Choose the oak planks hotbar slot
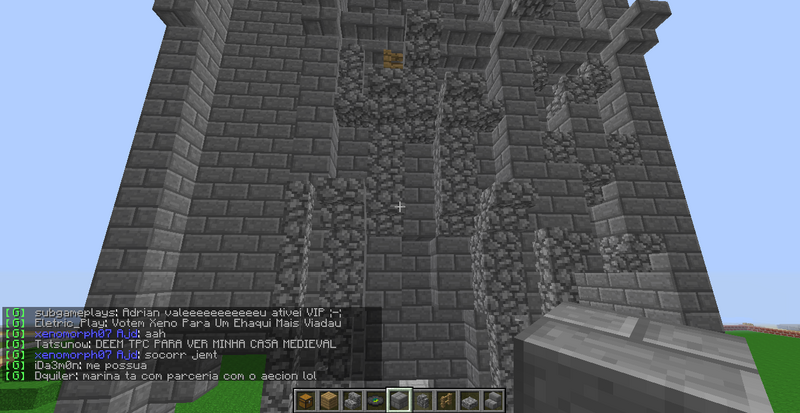This screenshot has width=800, height=413. pyautogui.click(x=329, y=401)
